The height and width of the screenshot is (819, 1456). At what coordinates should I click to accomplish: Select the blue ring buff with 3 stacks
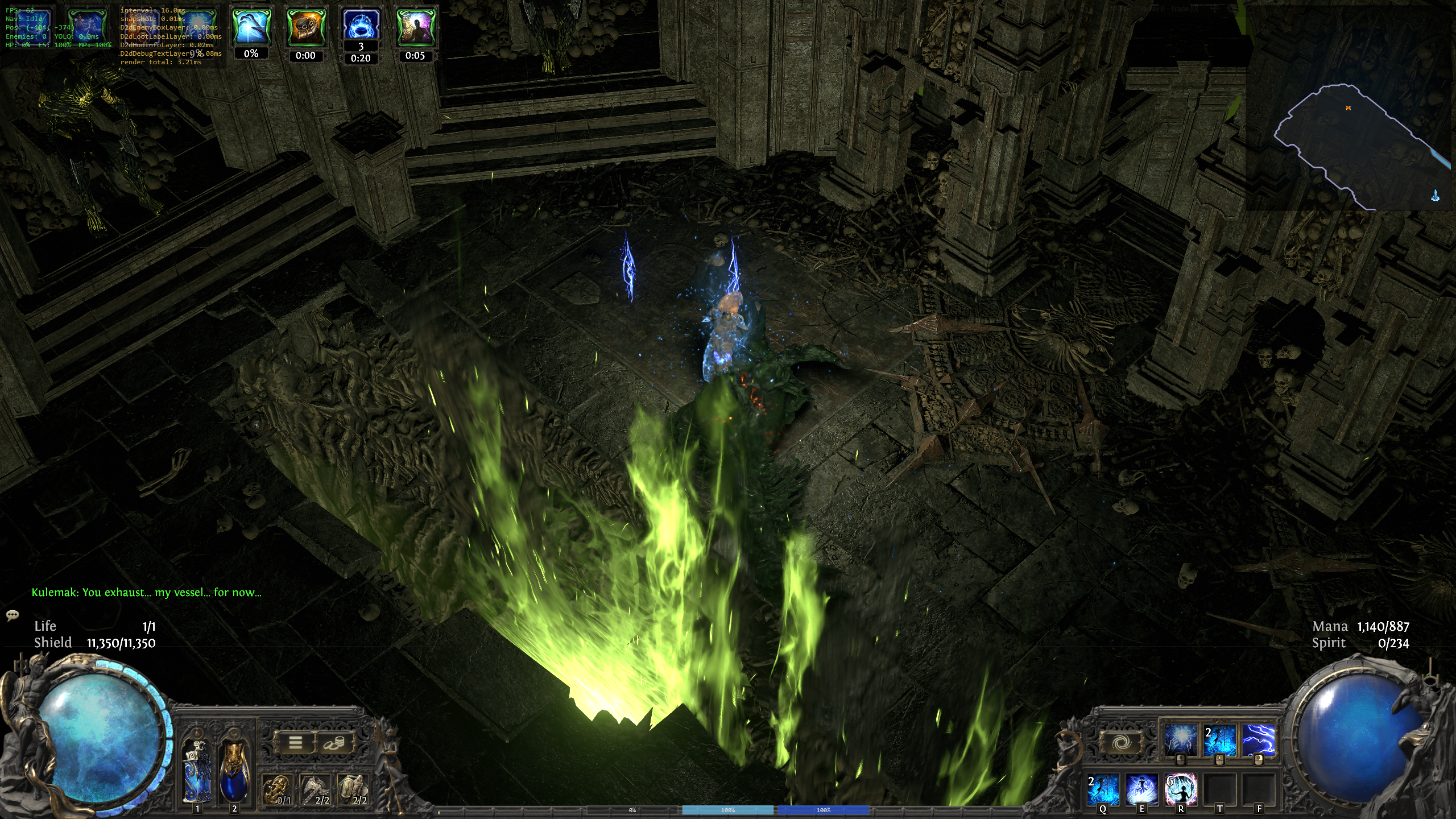tap(361, 25)
